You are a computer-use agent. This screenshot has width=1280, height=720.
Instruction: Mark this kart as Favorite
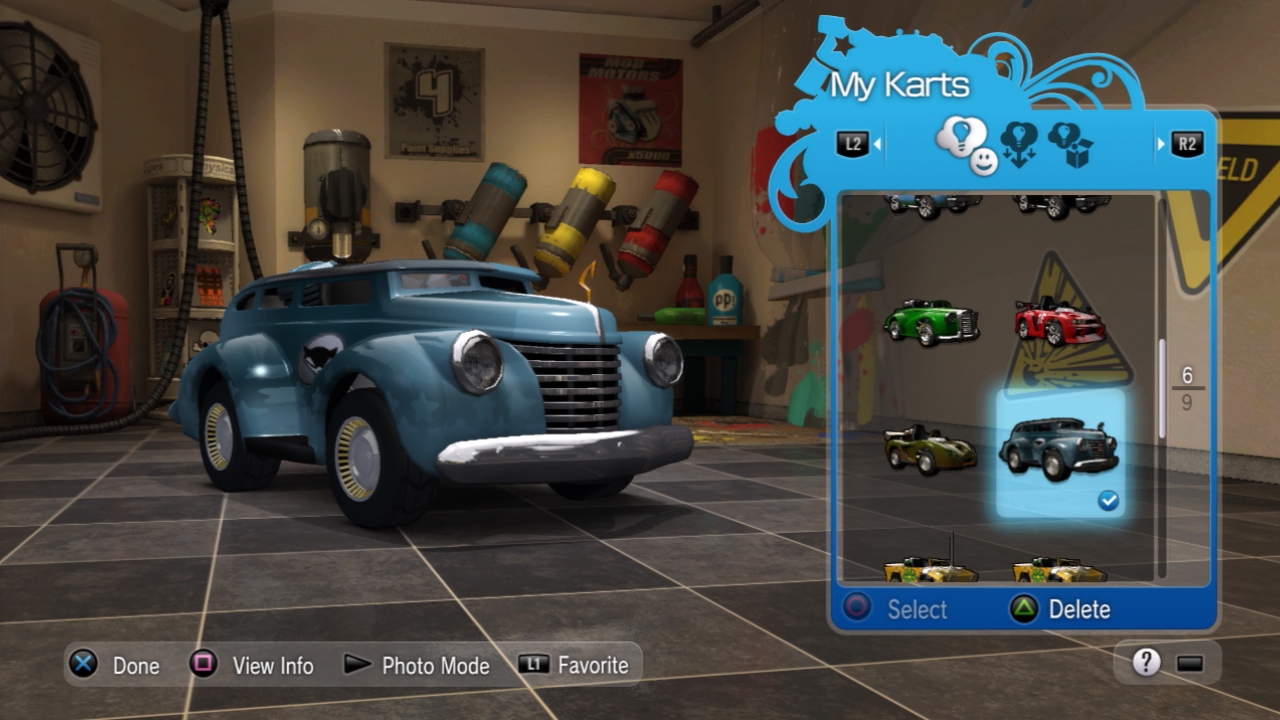click(575, 665)
